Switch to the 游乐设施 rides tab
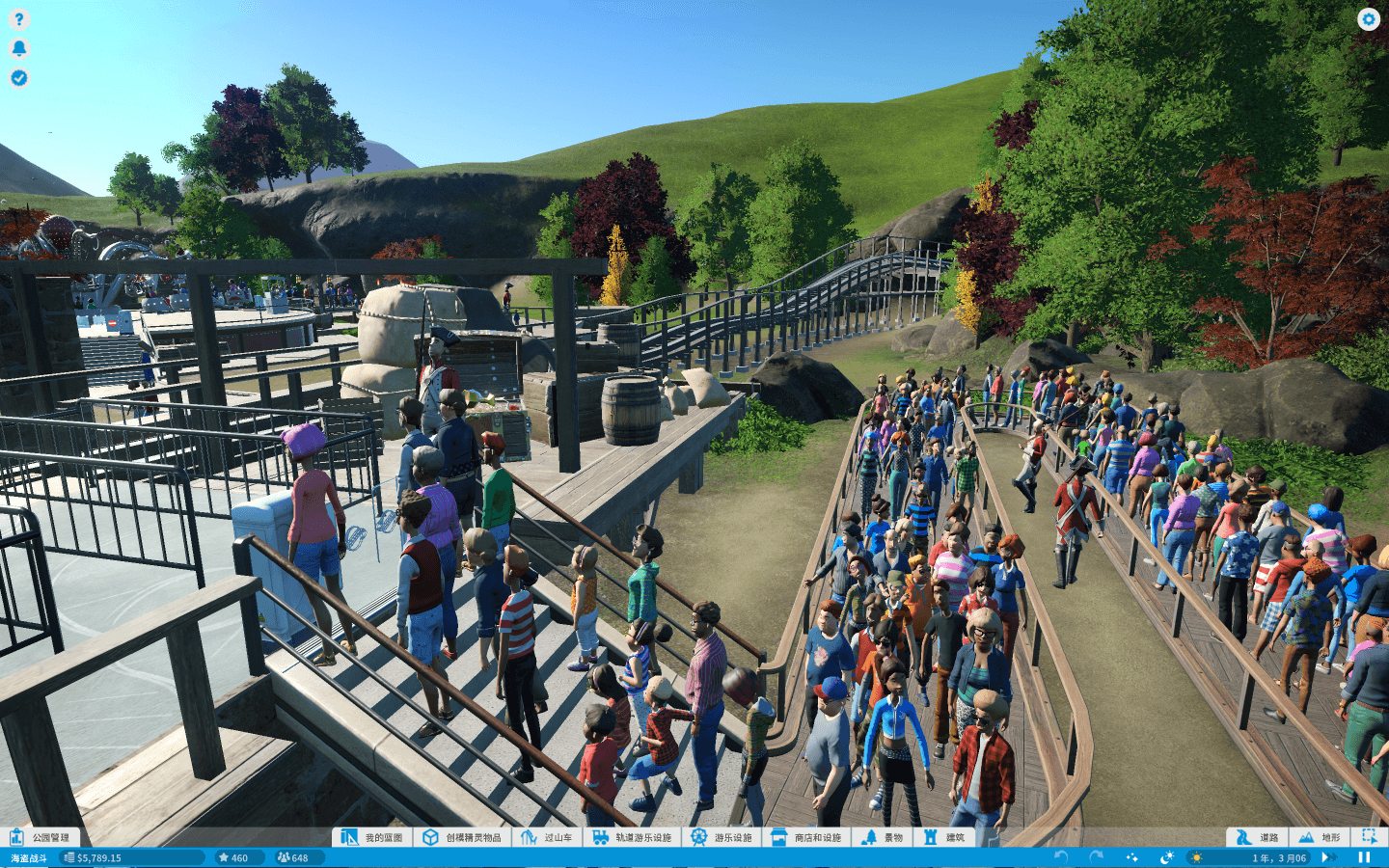This screenshot has width=1389, height=868. [722, 837]
